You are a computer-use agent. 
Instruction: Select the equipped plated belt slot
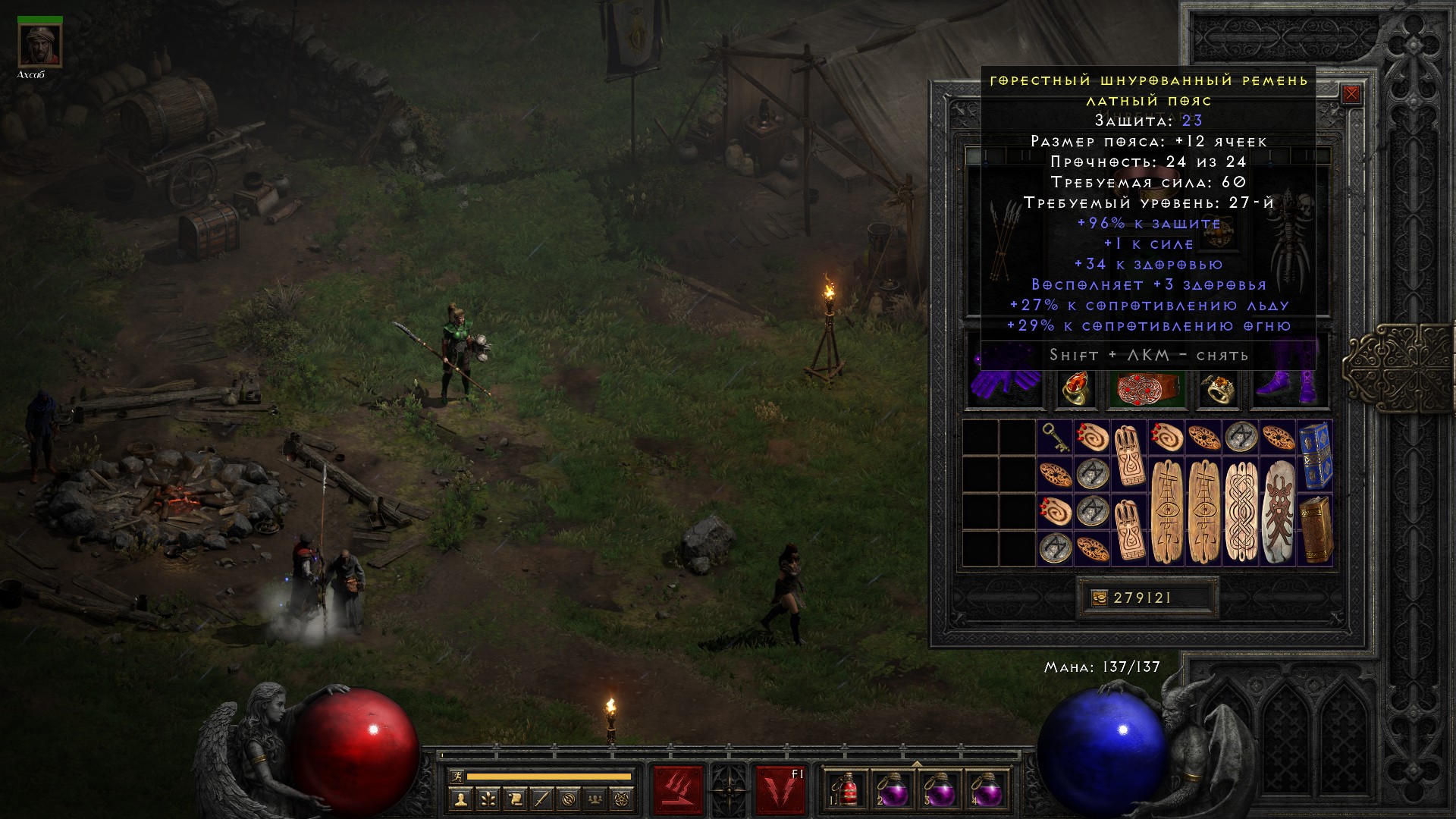(1149, 388)
